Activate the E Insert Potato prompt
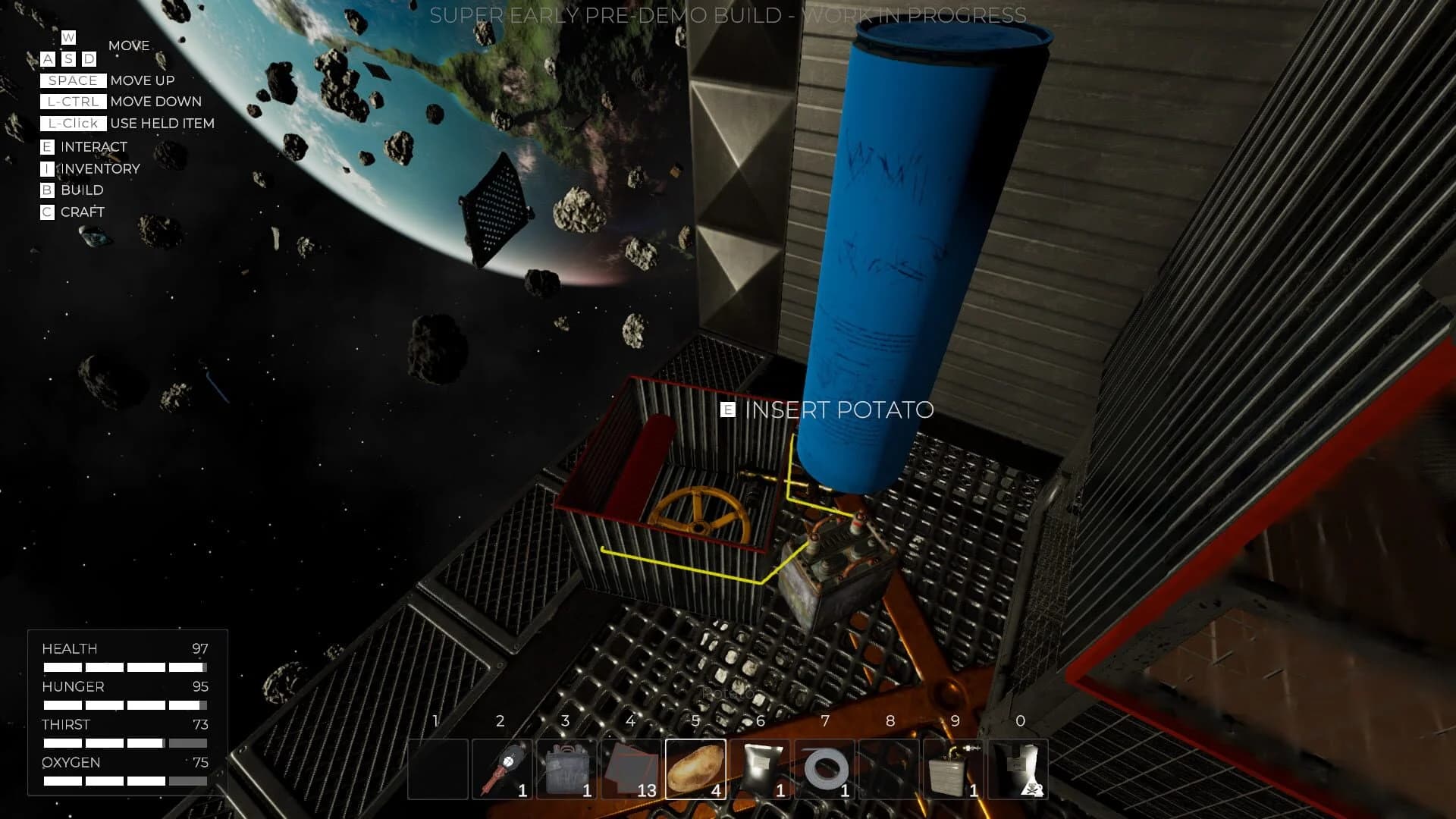Viewport: 1456px width, 819px height. tap(827, 410)
